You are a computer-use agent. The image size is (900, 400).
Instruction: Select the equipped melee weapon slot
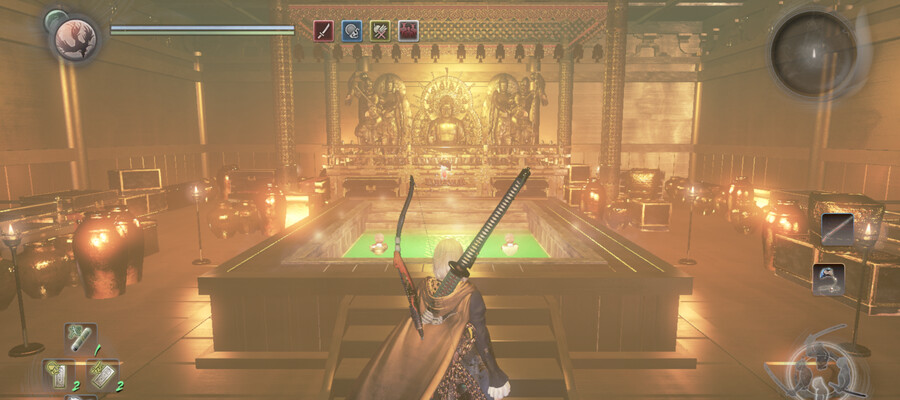pyautogui.click(x=837, y=229)
